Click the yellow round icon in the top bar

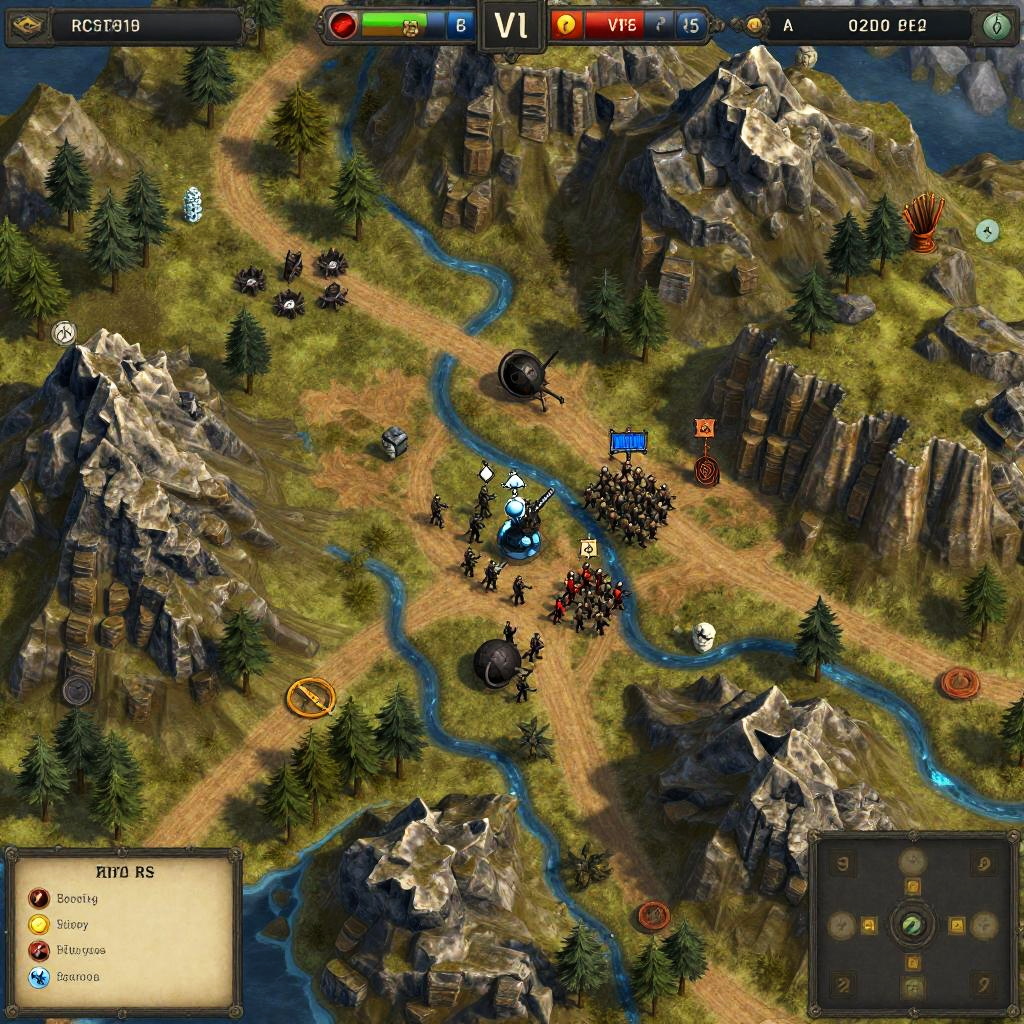(x=567, y=26)
